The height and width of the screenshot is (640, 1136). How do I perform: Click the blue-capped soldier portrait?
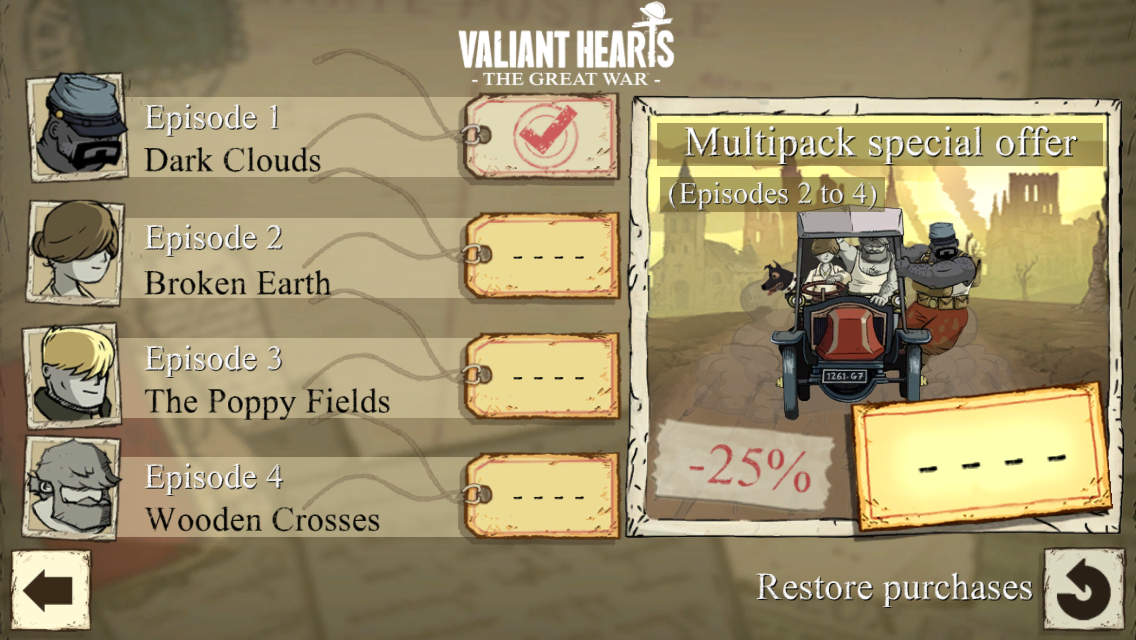78,127
